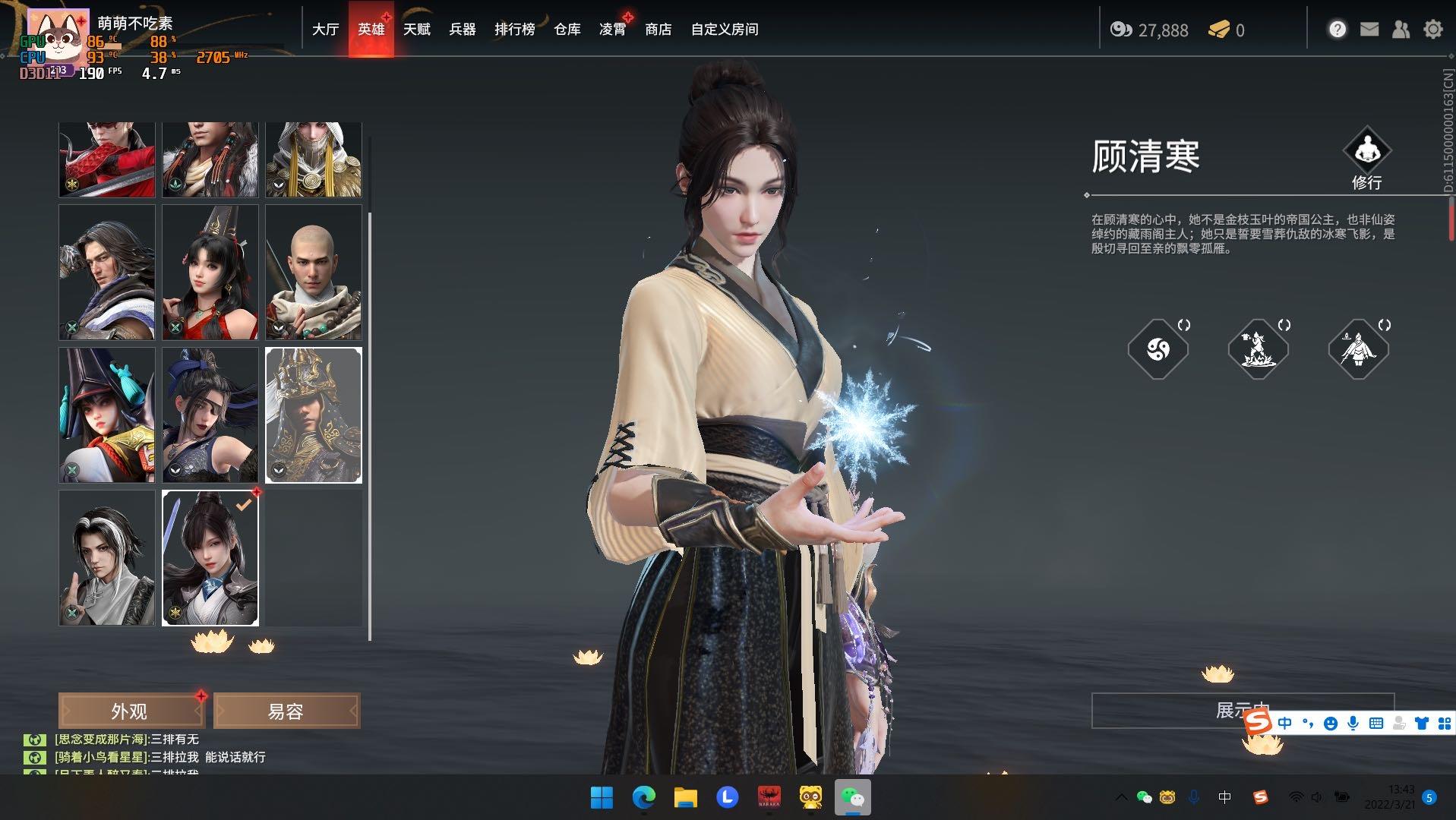The image size is (1456, 820).
Task: View the 排行榜 leaderboard
Action: click(514, 30)
